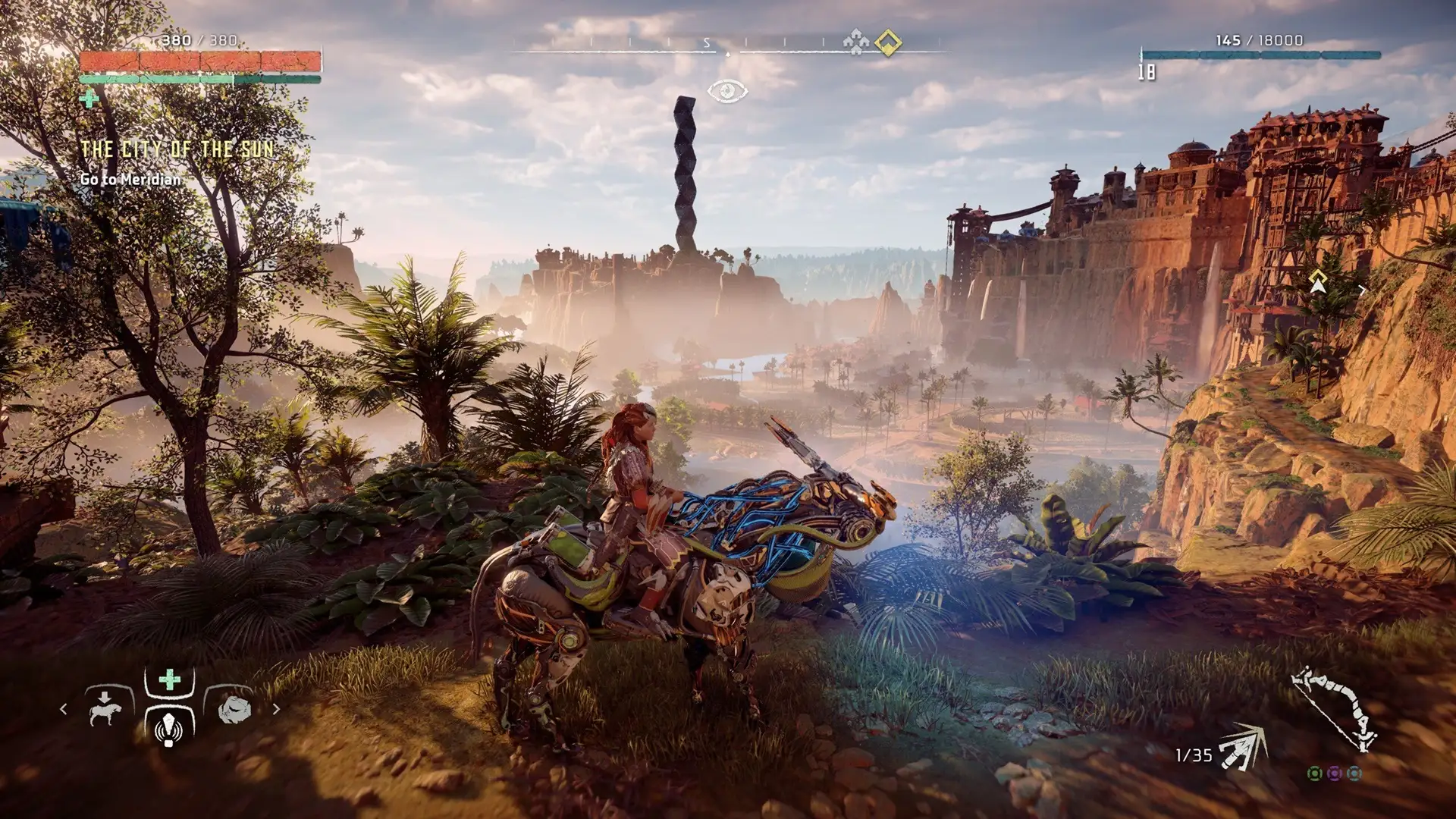Choose the call mount tool slot
This screenshot has height=819, width=1456.
click(x=106, y=708)
